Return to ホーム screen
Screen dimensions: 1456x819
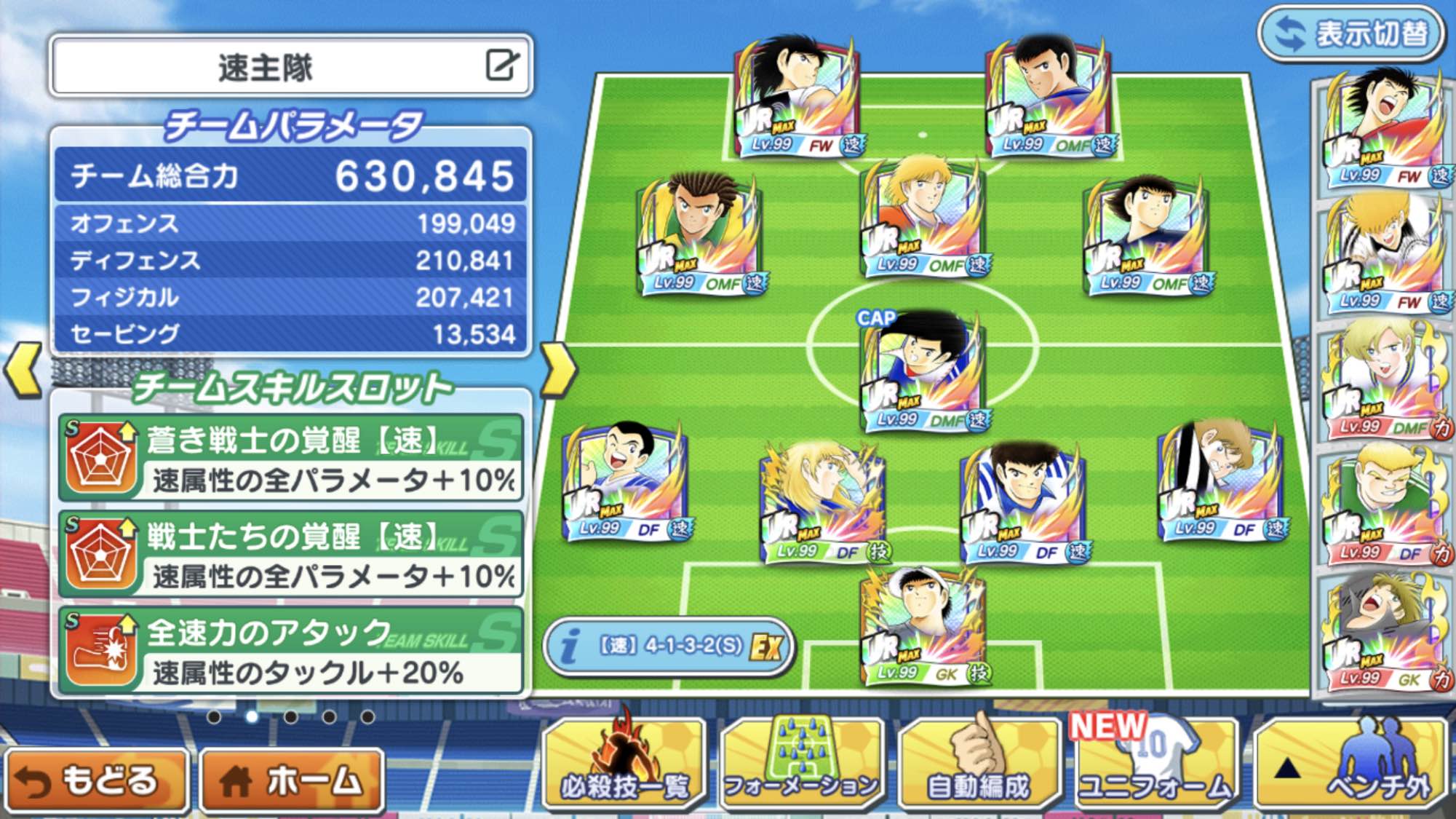pyautogui.click(x=293, y=780)
